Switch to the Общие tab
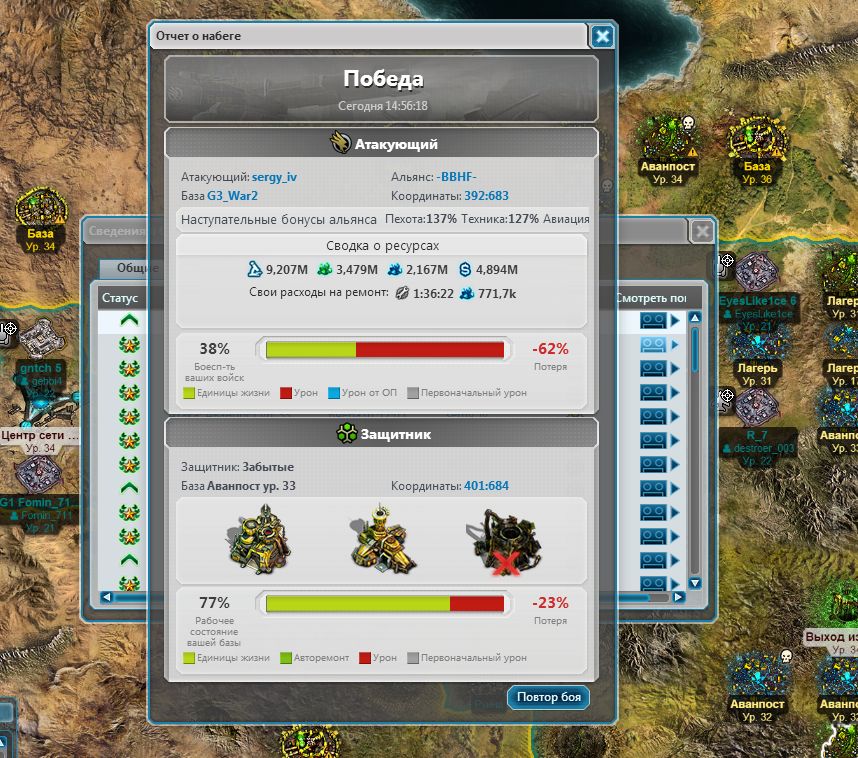Screen dimensions: 858x758 tap(131, 268)
